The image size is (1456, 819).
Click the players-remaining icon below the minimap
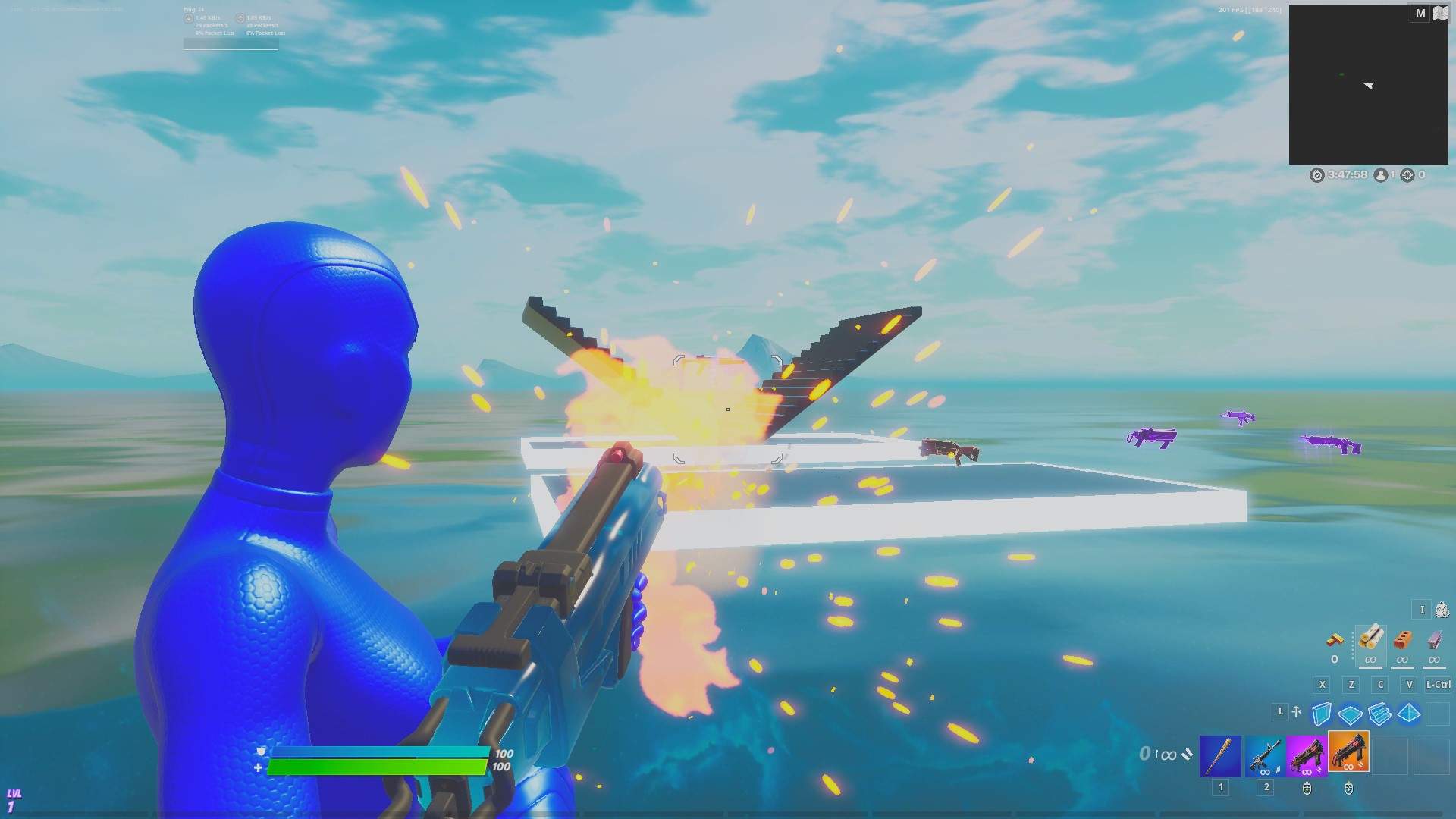[x=1381, y=174]
